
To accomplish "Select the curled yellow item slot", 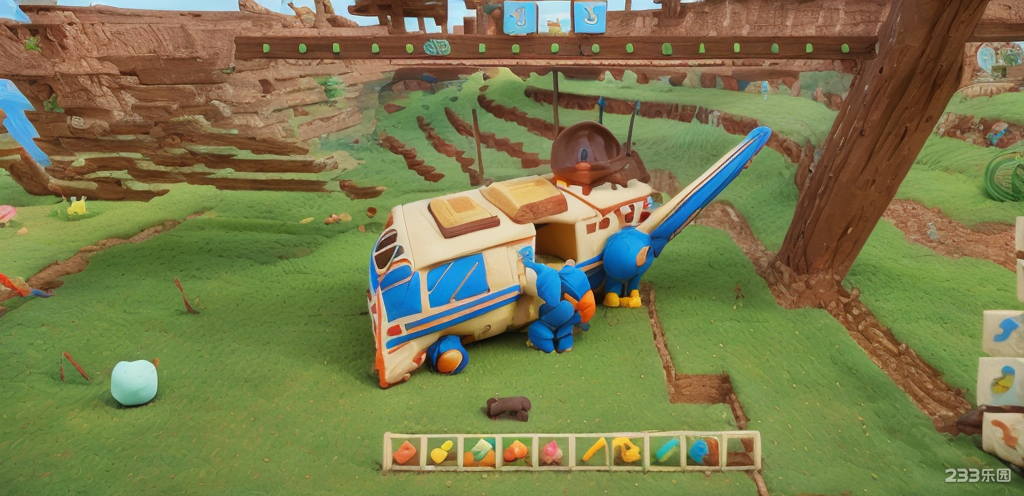I will (x=627, y=451).
